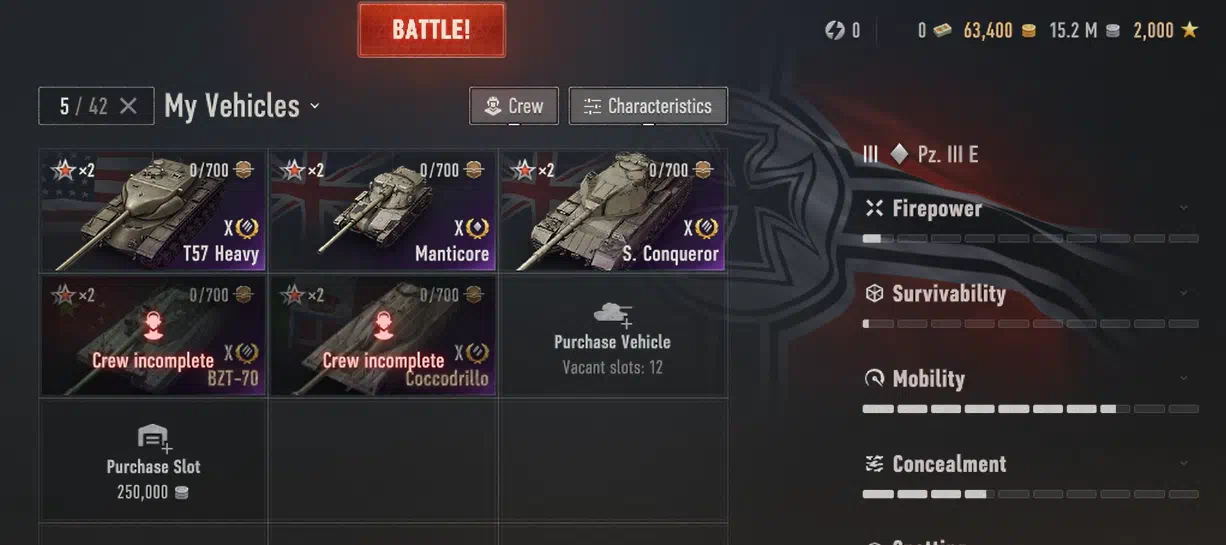
Task: Pick the S. Conqueror tank card
Action: [612, 210]
